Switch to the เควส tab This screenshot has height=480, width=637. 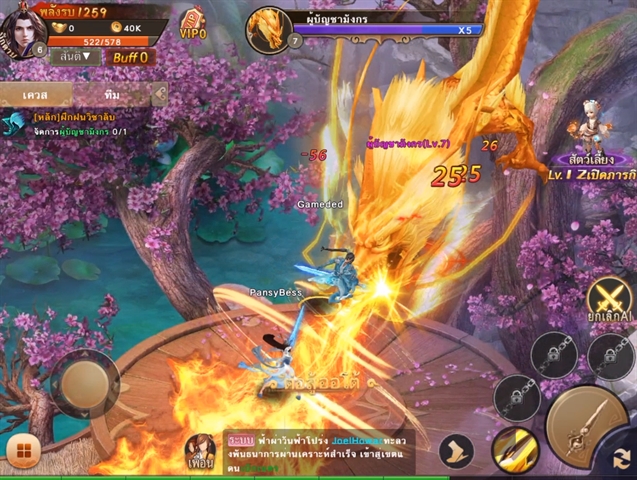(x=35, y=94)
